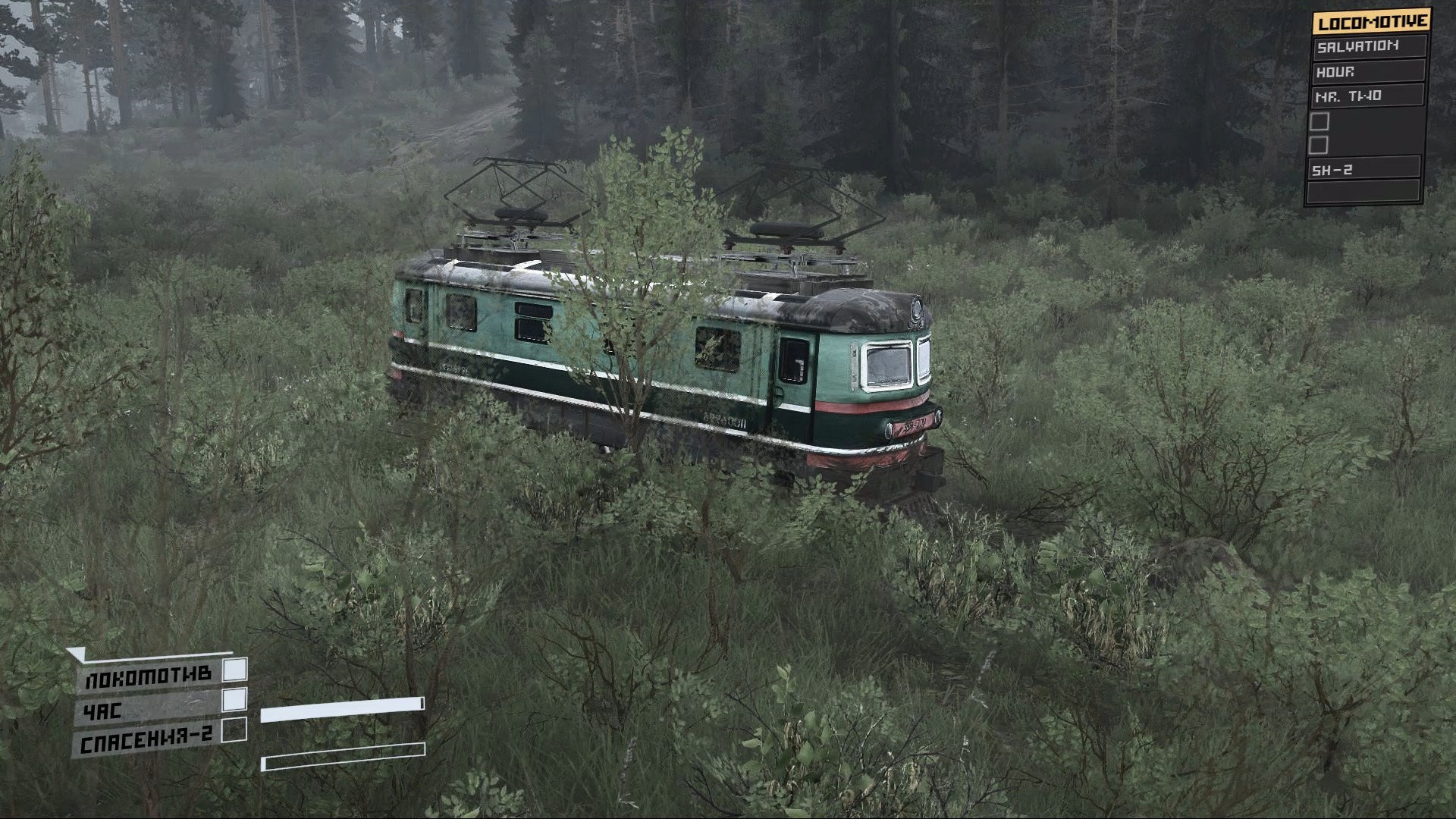Image resolution: width=1456 pixels, height=819 pixels.
Task: Toggle the filled box beside ЛОКОМОТИВ
Action: [x=237, y=669]
